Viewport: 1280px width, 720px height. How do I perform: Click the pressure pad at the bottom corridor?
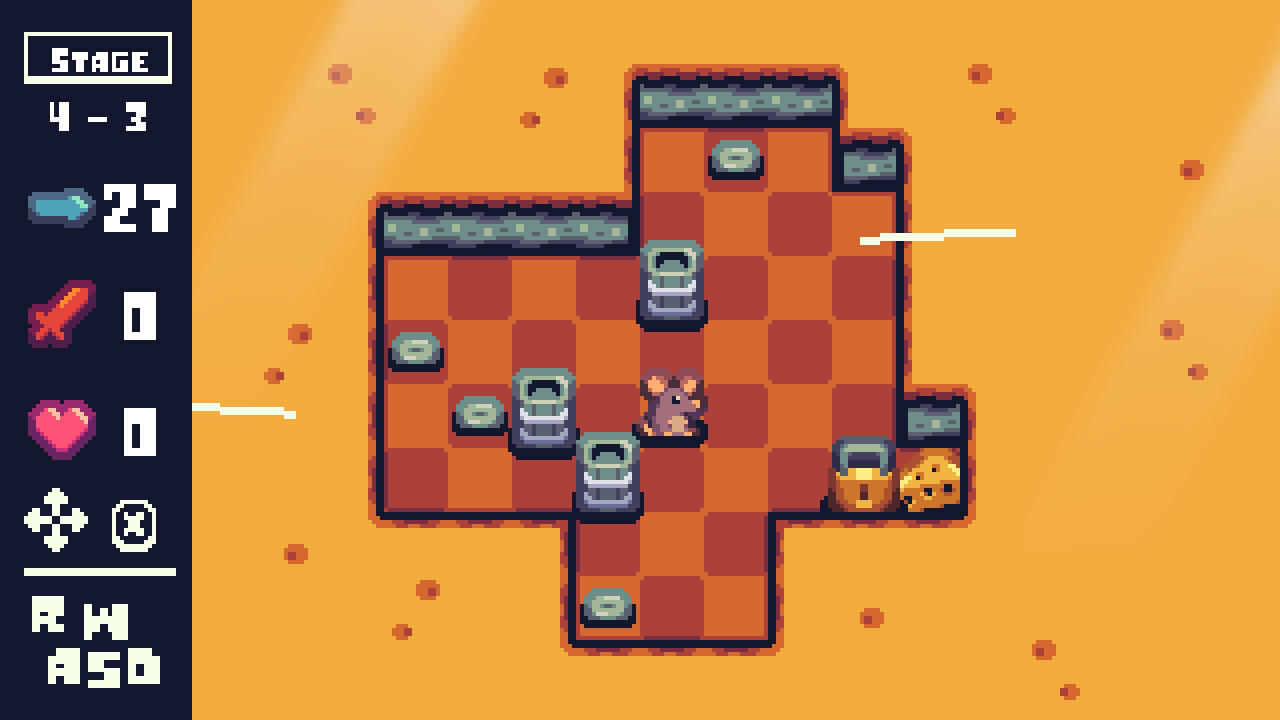tap(610, 605)
